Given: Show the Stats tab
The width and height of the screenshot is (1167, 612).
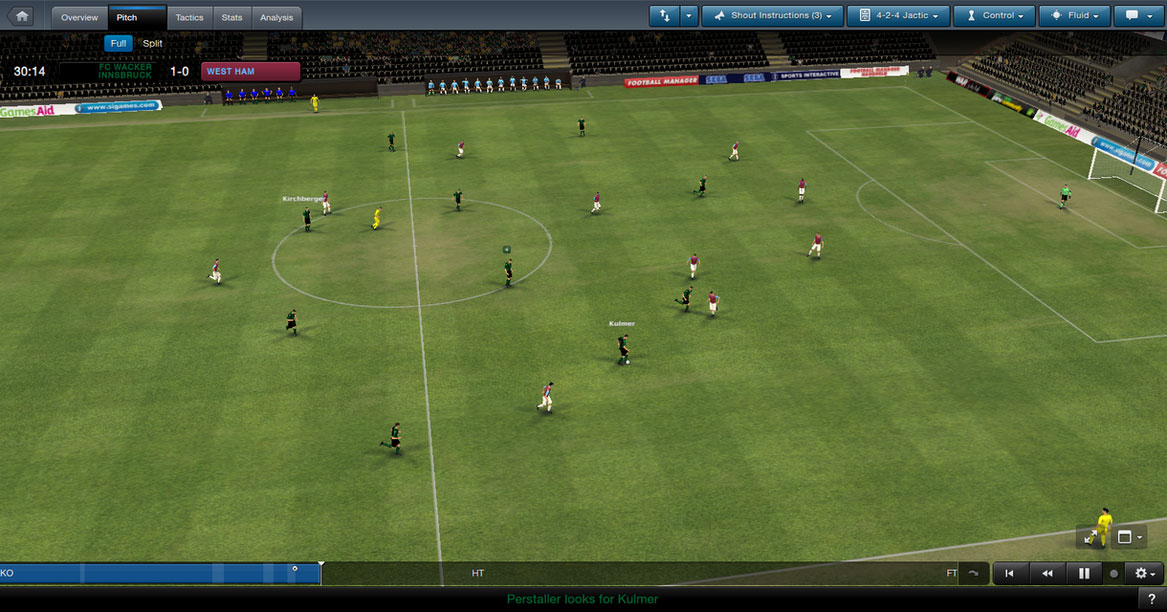Looking at the screenshot, I should pyautogui.click(x=232, y=17).
